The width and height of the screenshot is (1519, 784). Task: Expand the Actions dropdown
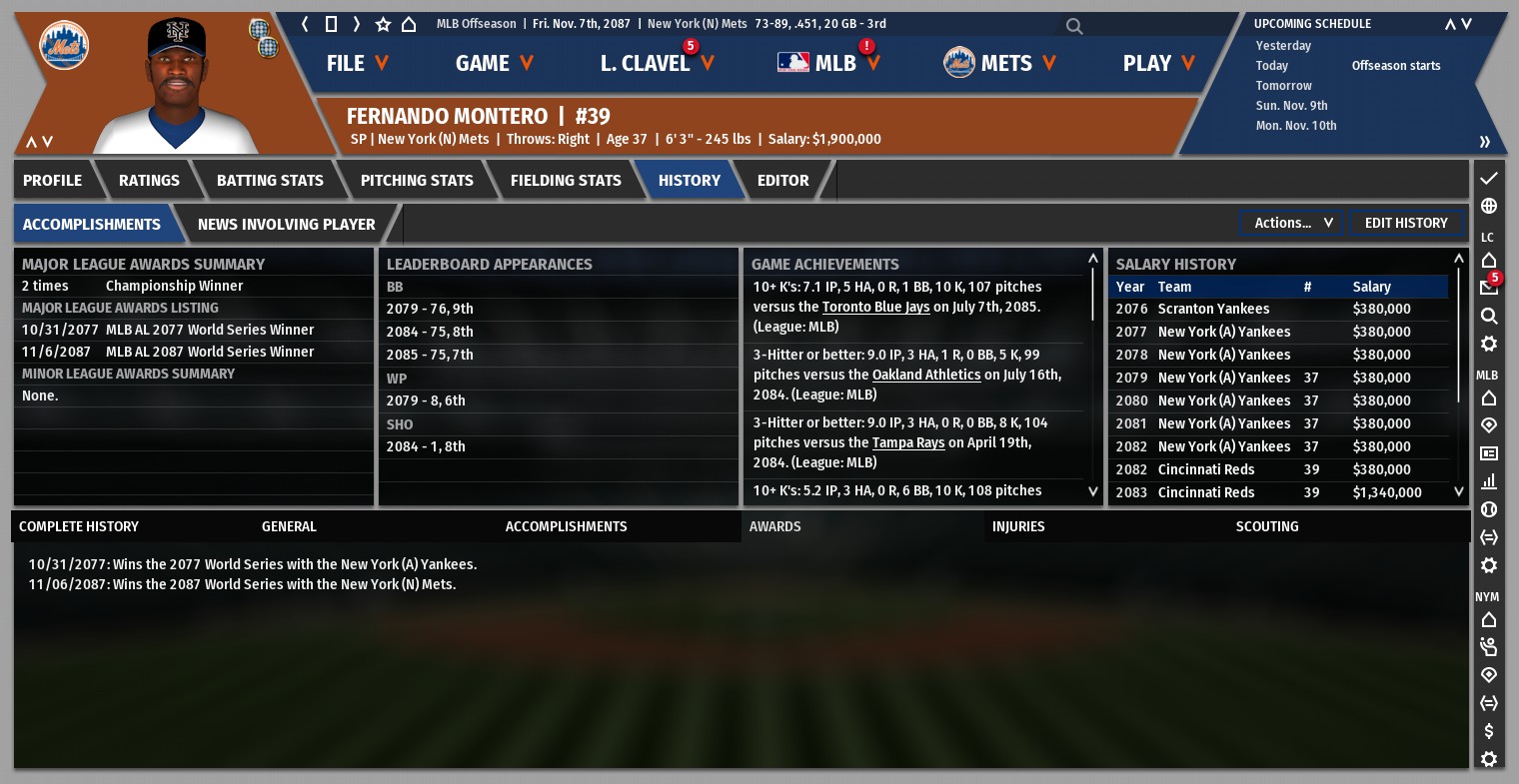[x=1292, y=223]
